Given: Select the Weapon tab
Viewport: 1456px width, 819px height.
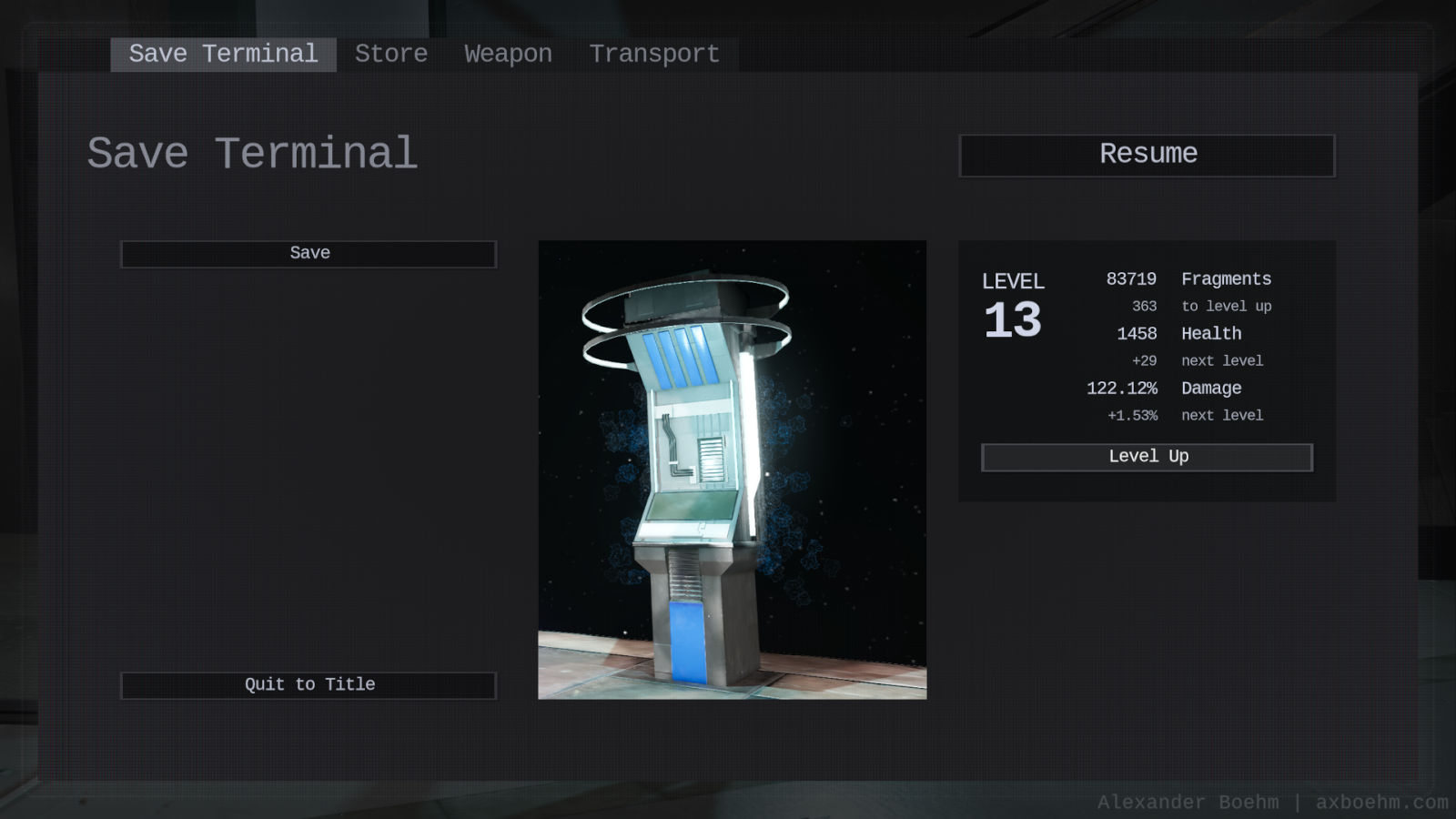Looking at the screenshot, I should (508, 55).
